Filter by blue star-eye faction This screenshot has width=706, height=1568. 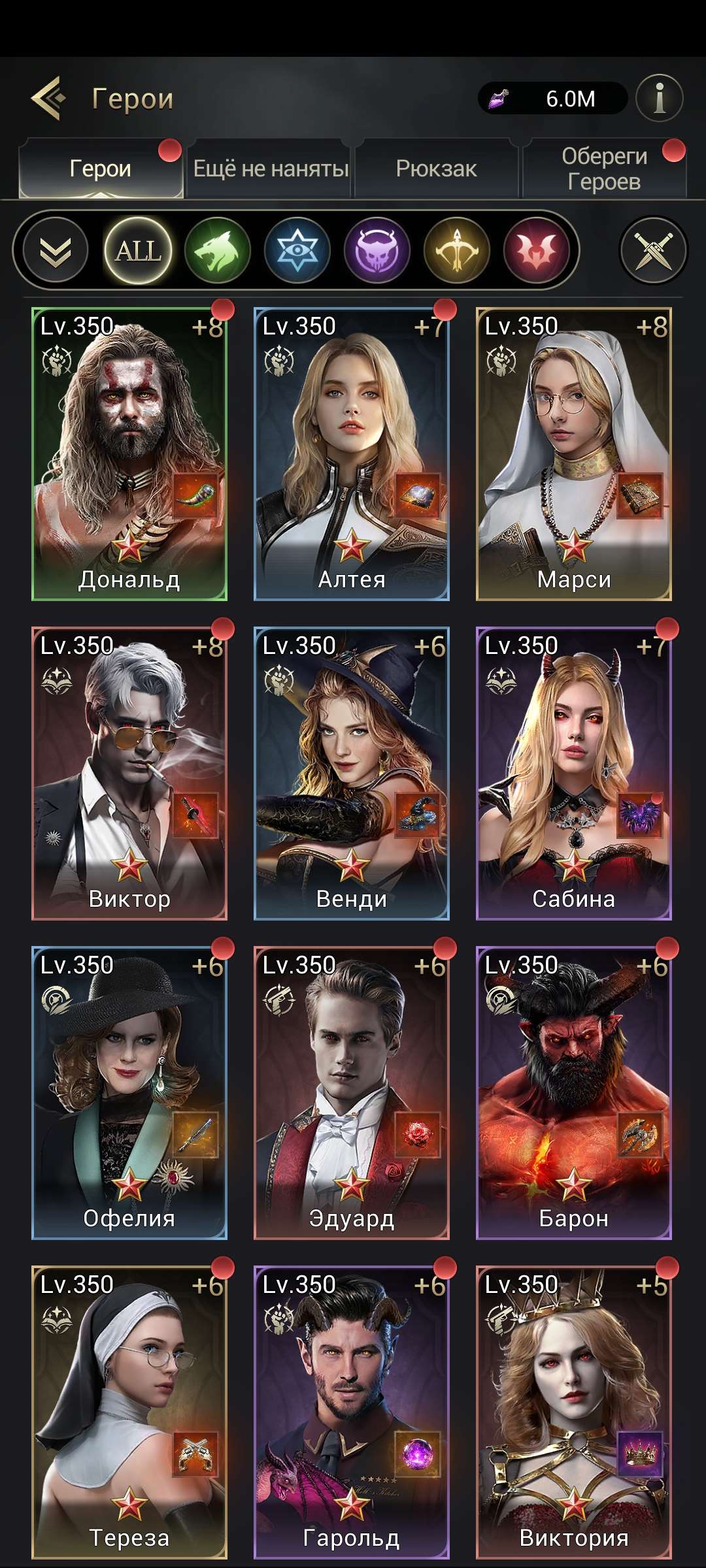tap(297, 250)
